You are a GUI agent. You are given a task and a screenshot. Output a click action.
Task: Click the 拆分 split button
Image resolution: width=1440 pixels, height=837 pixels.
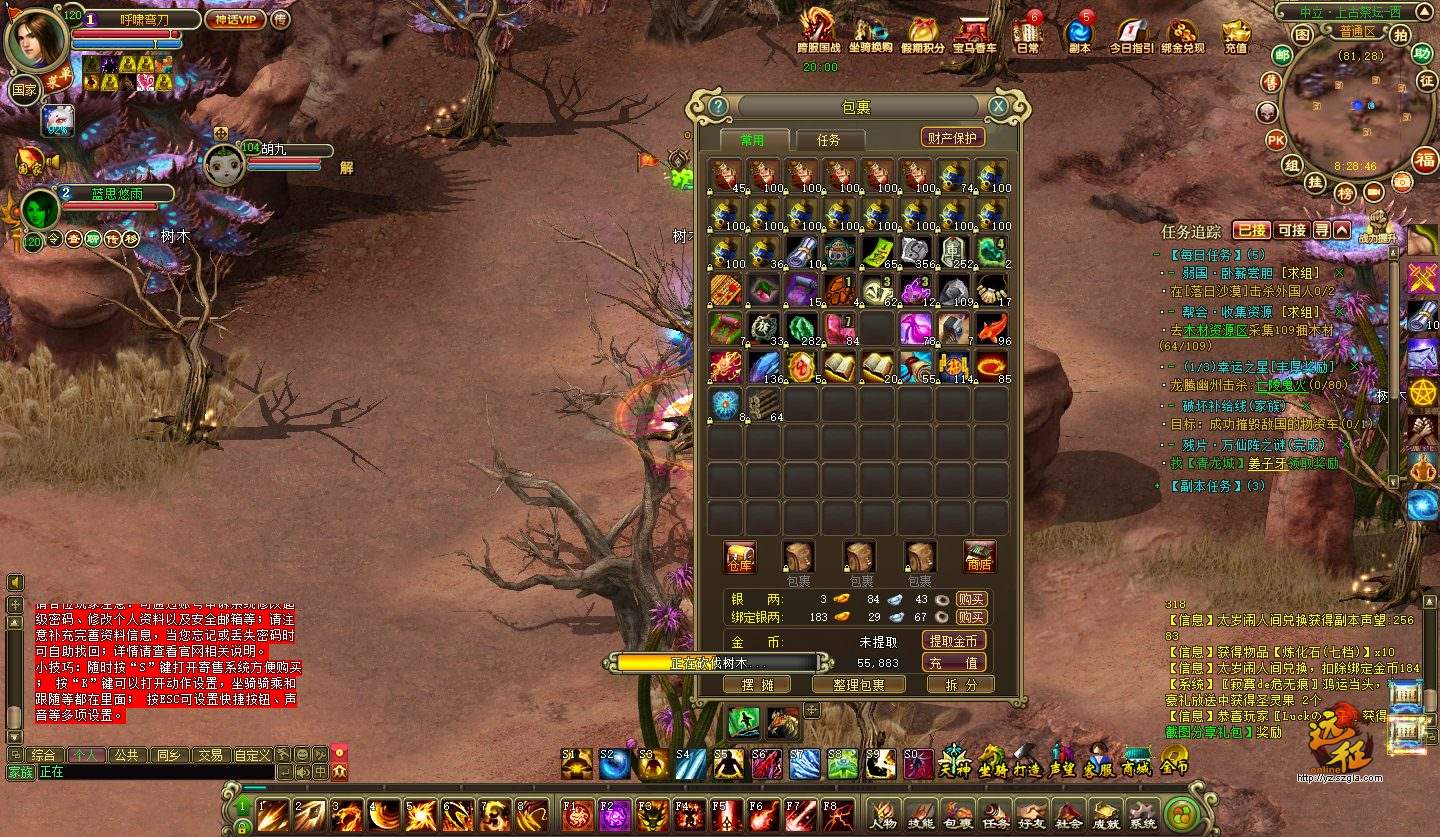(960, 684)
